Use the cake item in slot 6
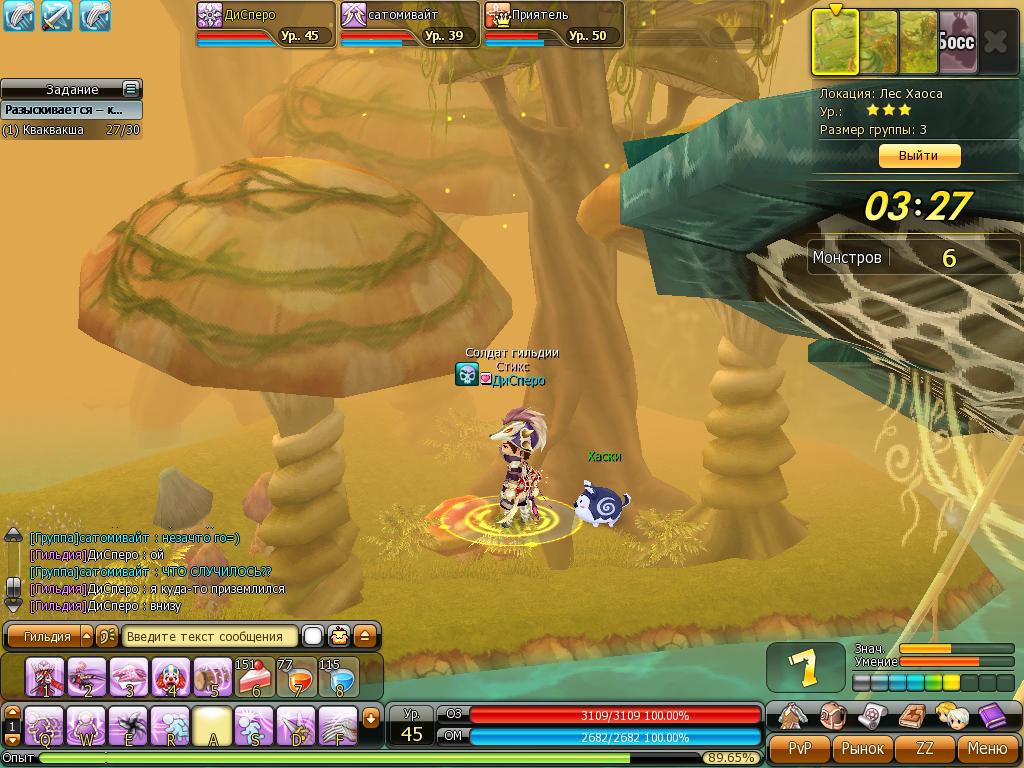Screen dimensions: 1024x768 [254, 677]
